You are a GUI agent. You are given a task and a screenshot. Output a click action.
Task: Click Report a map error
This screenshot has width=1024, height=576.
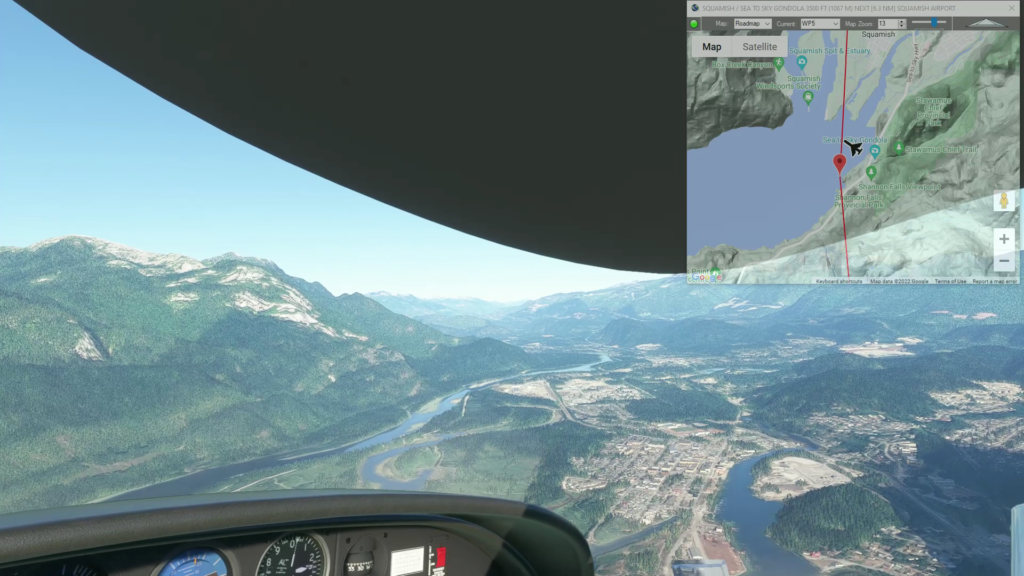pos(996,281)
